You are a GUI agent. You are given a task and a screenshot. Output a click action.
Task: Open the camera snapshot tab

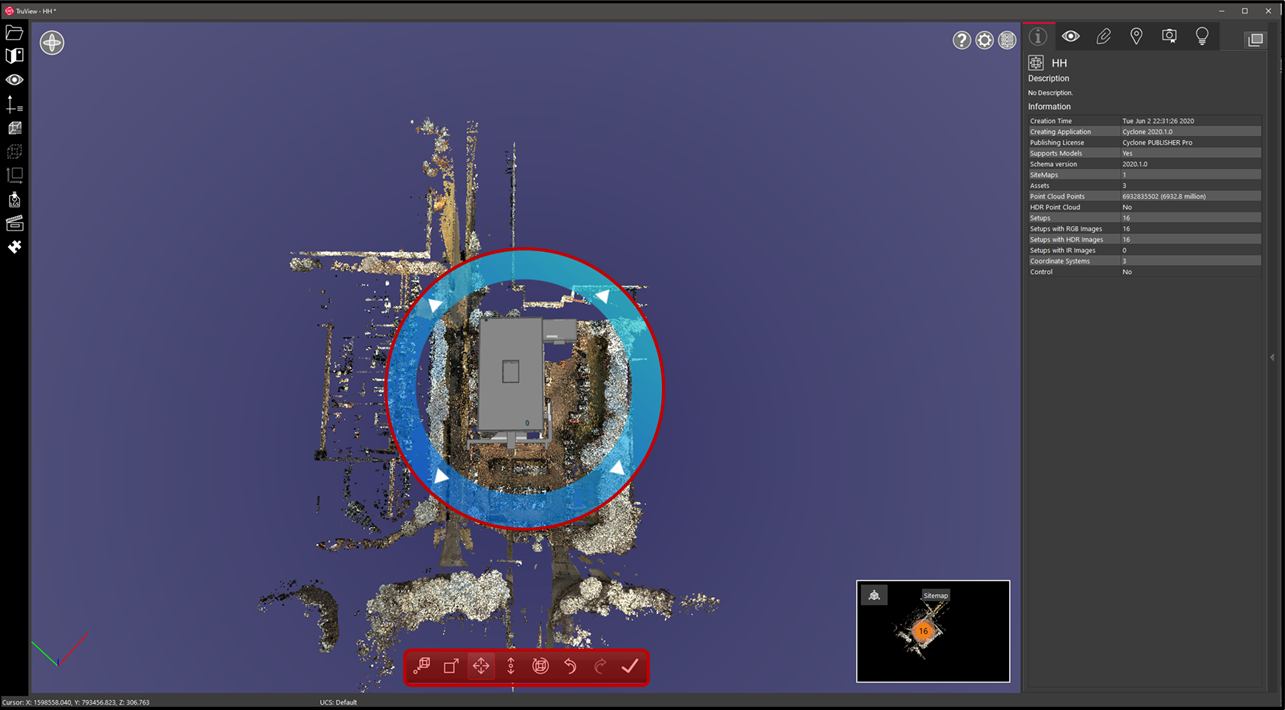click(x=1169, y=36)
